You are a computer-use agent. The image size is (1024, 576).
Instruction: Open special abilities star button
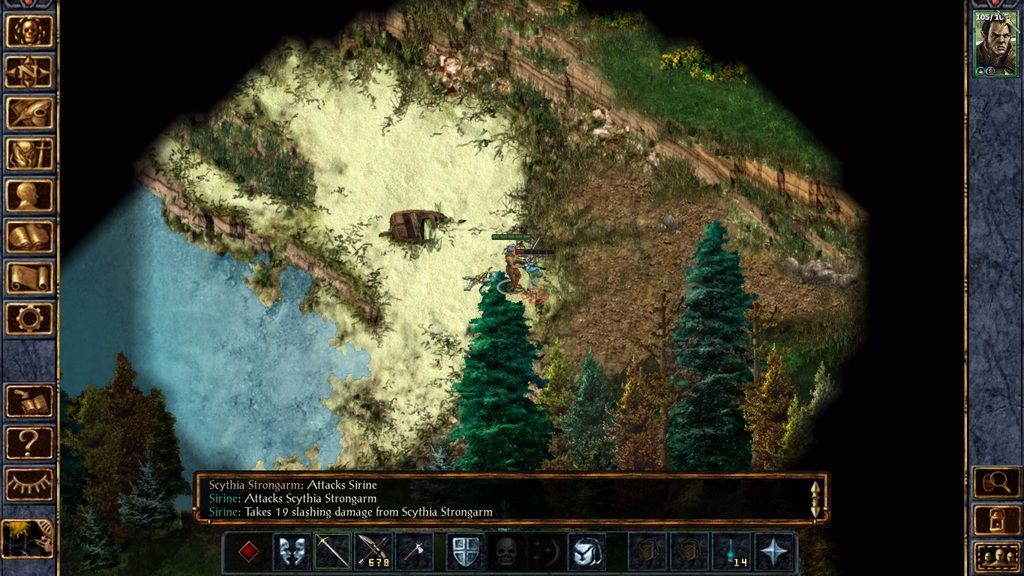point(776,552)
